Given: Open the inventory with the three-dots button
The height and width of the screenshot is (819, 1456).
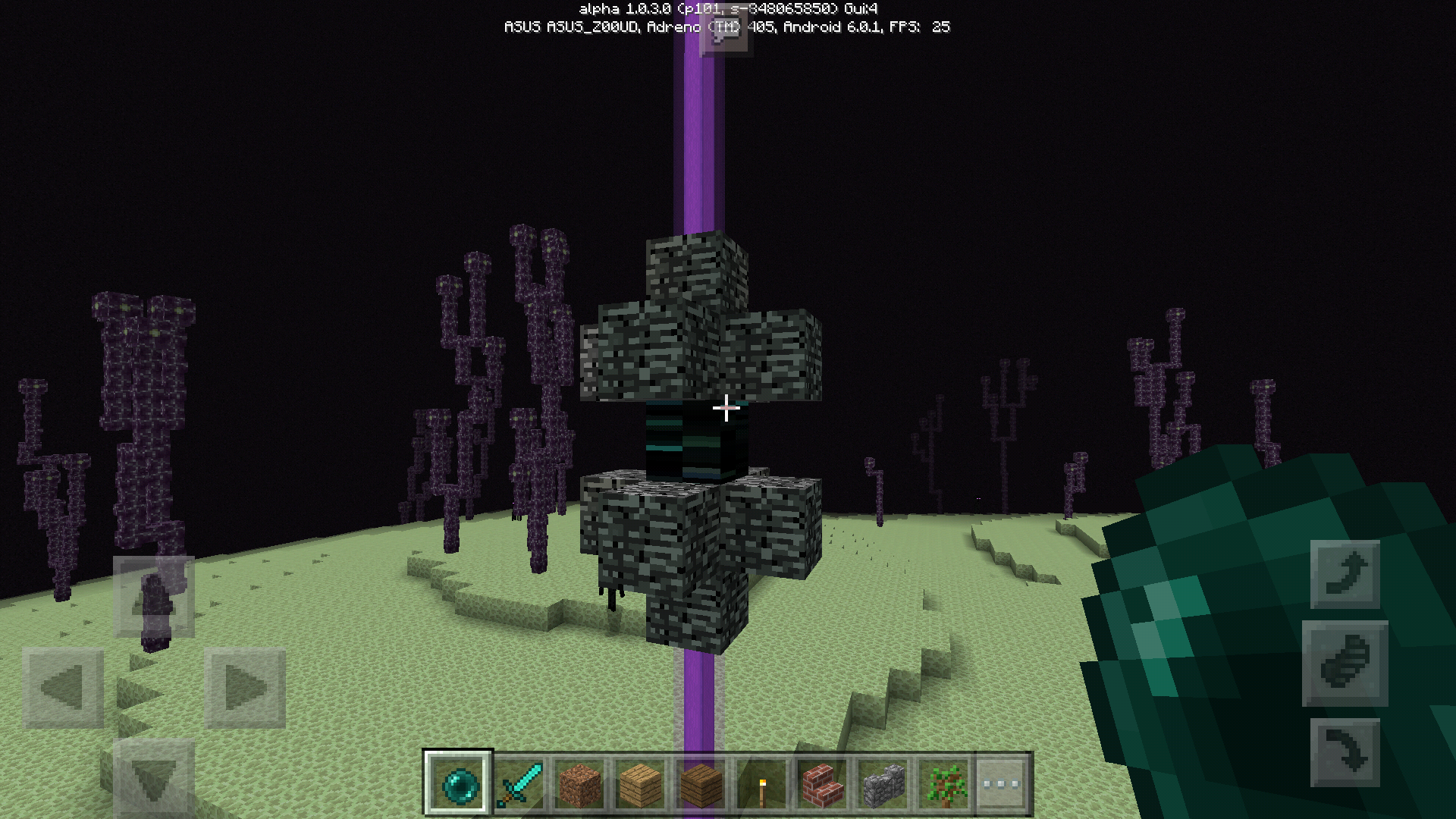Looking at the screenshot, I should coord(1002,783).
